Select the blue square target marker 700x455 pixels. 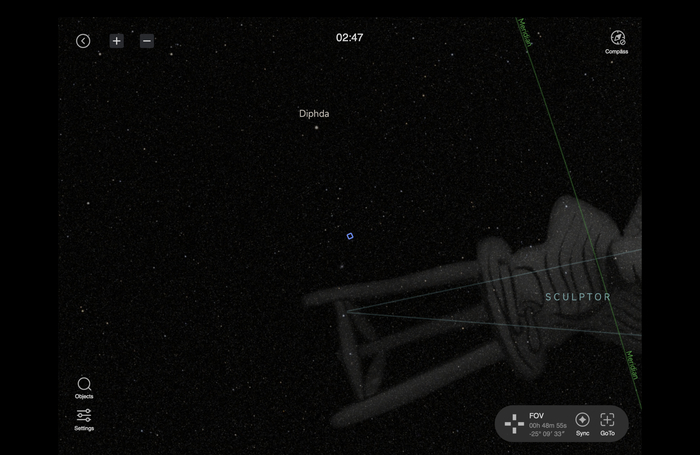point(350,236)
